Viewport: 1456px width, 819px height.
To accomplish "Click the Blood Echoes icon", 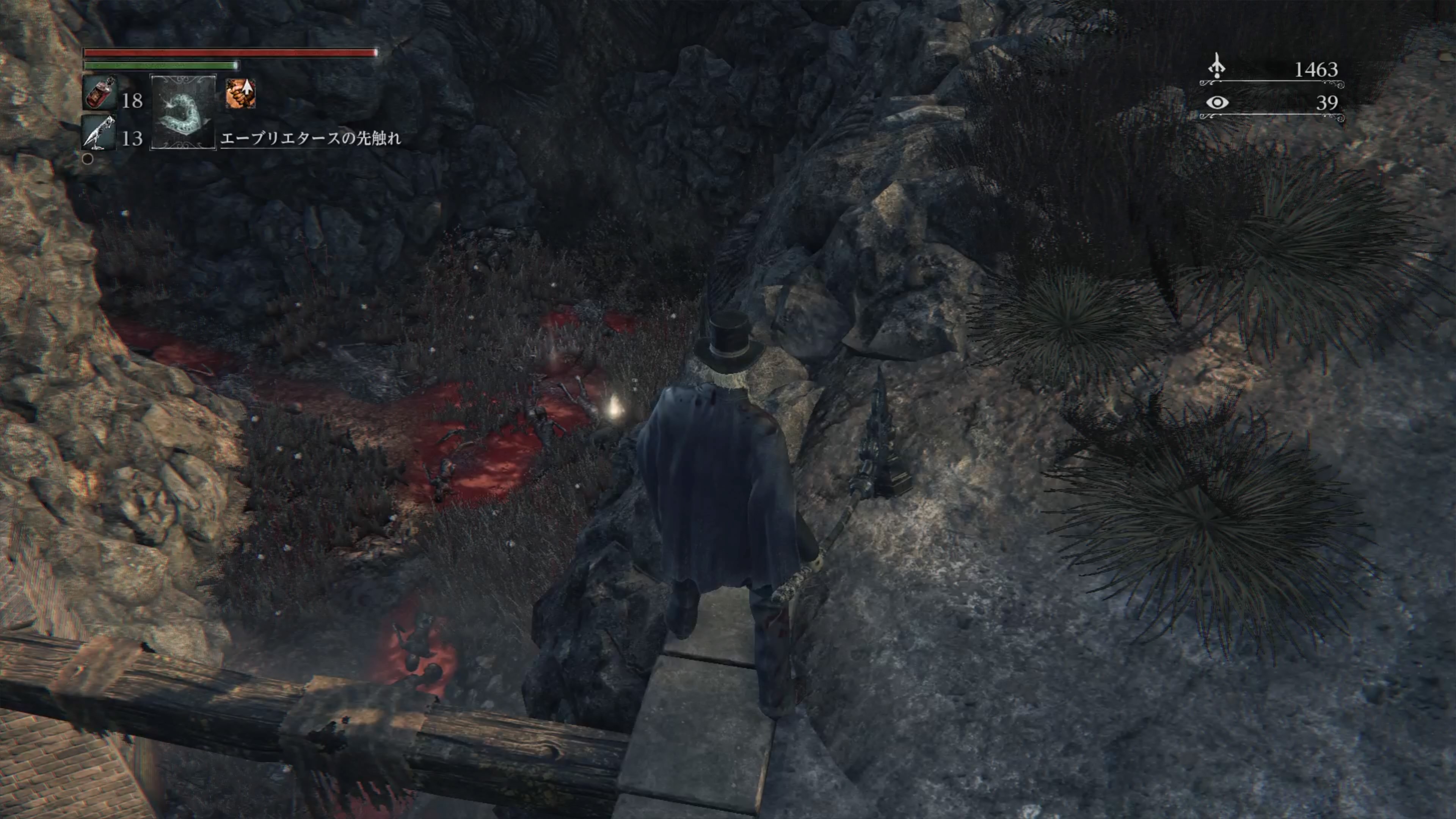I will tap(1217, 67).
